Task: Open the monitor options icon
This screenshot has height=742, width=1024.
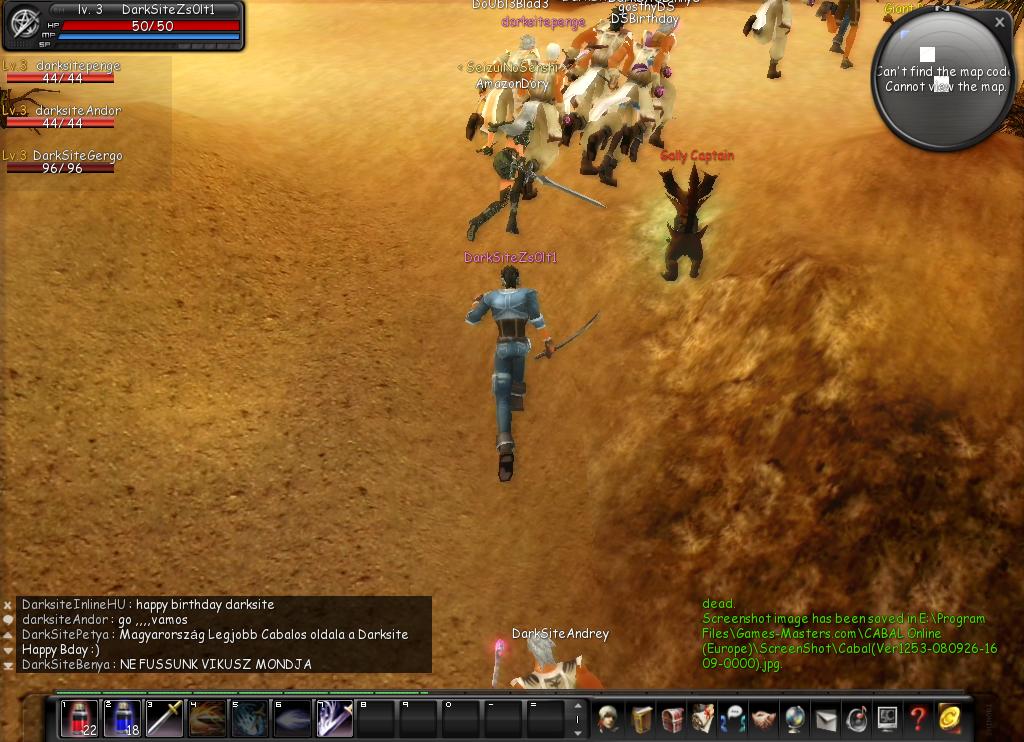Action: 887,719
